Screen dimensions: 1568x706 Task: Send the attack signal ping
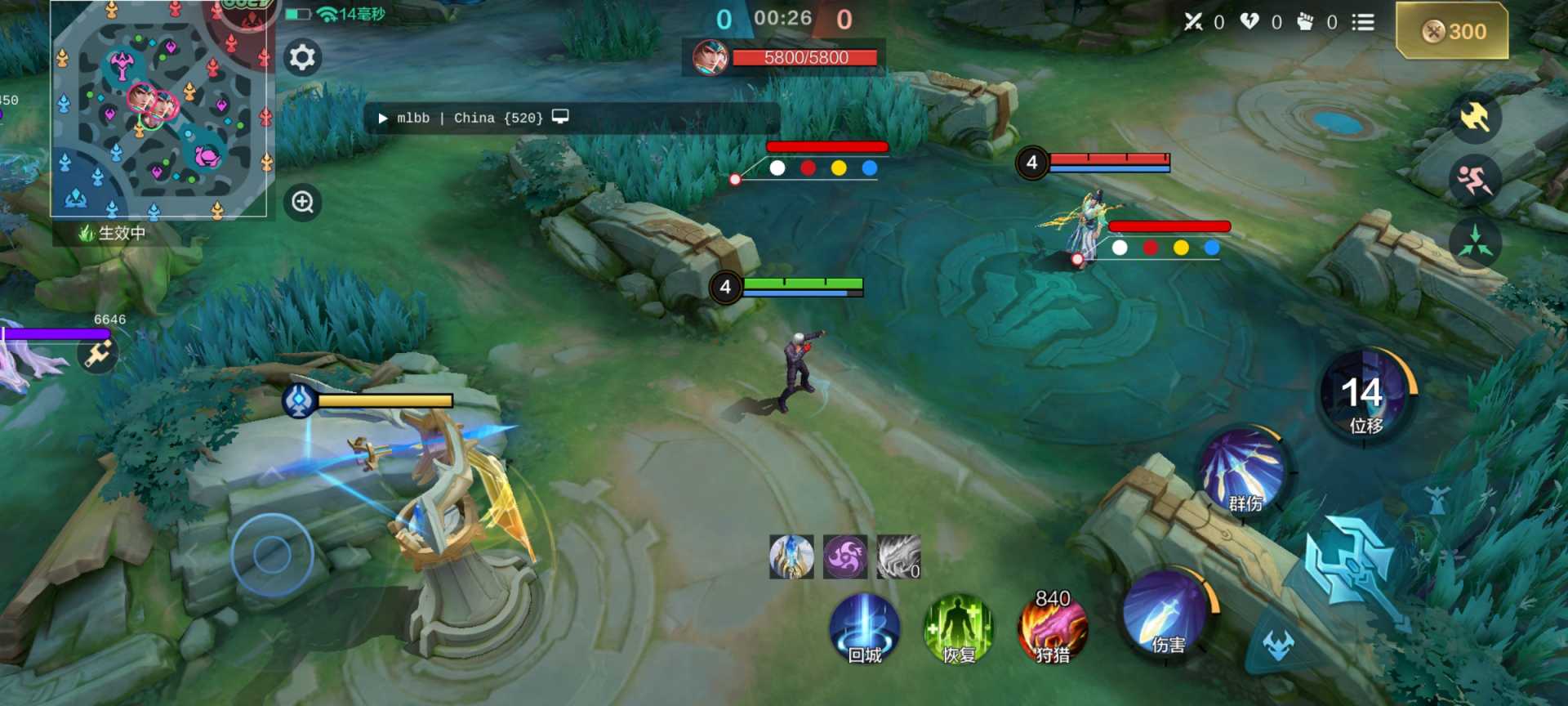click(x=1475, y=118)
